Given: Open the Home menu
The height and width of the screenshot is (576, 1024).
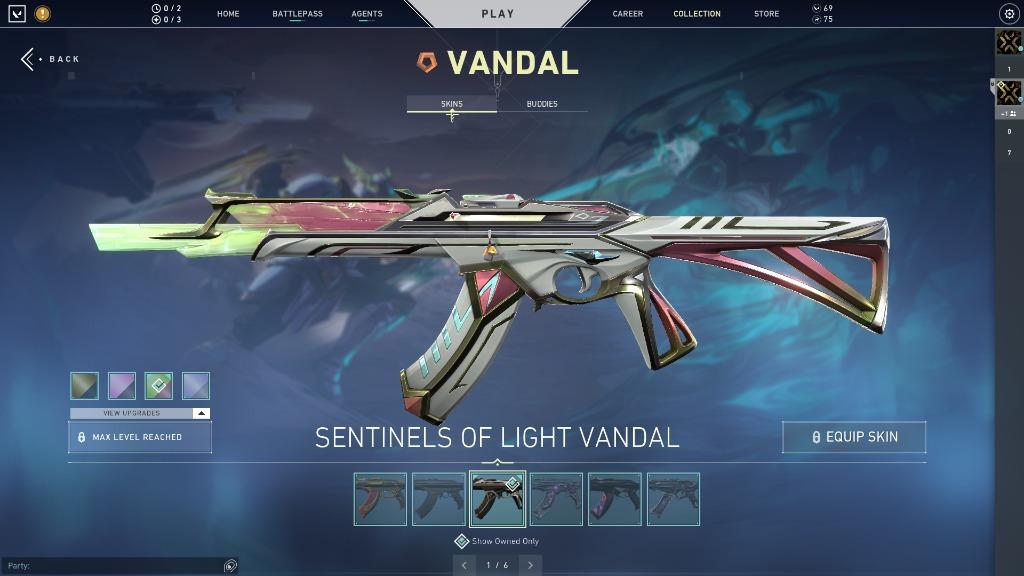Looking at the screenshot, I should point(228,14).
